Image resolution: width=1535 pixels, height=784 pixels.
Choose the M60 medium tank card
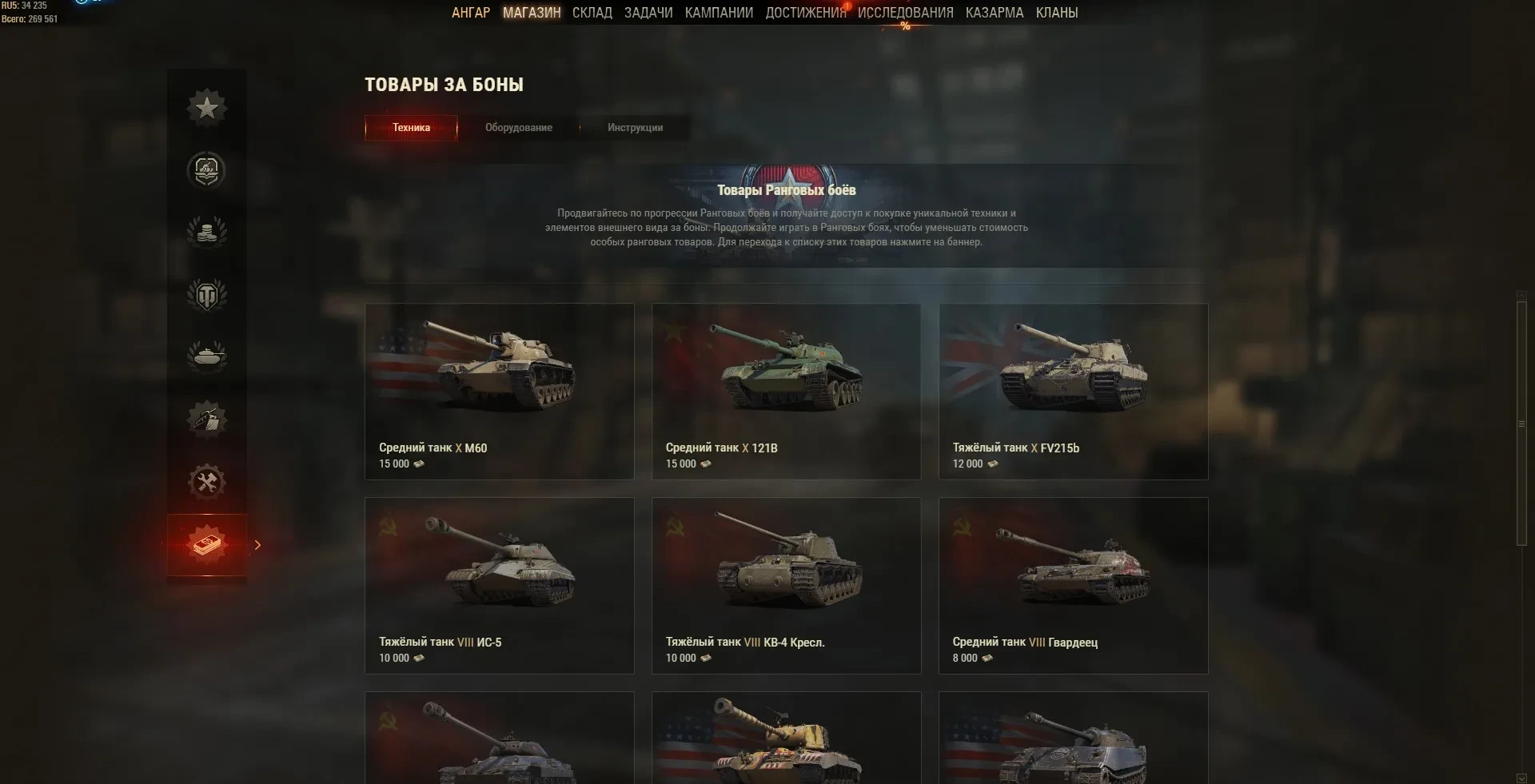pos(499,391)
